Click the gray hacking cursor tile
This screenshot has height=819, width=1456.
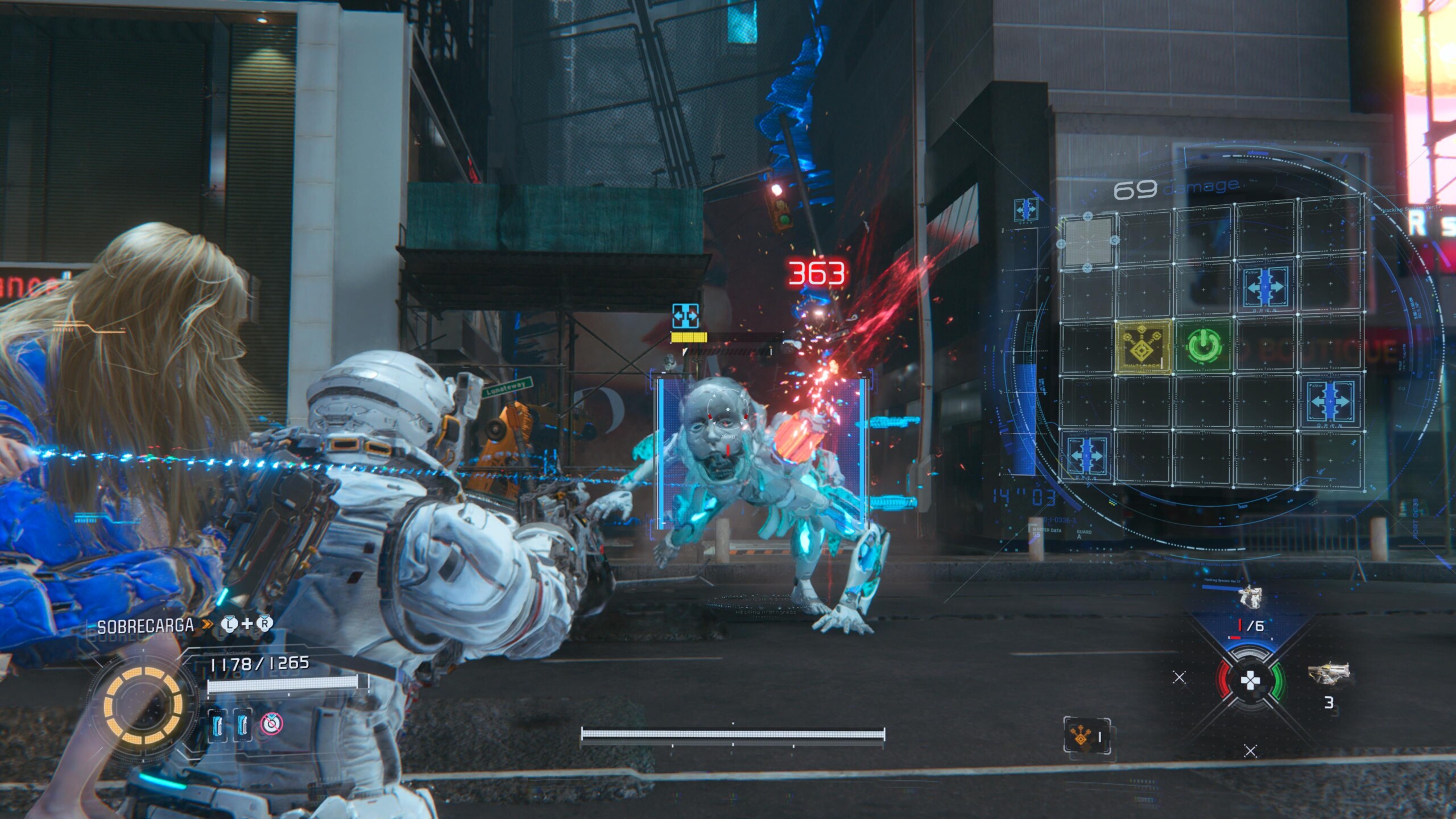click(x=1087, y=241)
